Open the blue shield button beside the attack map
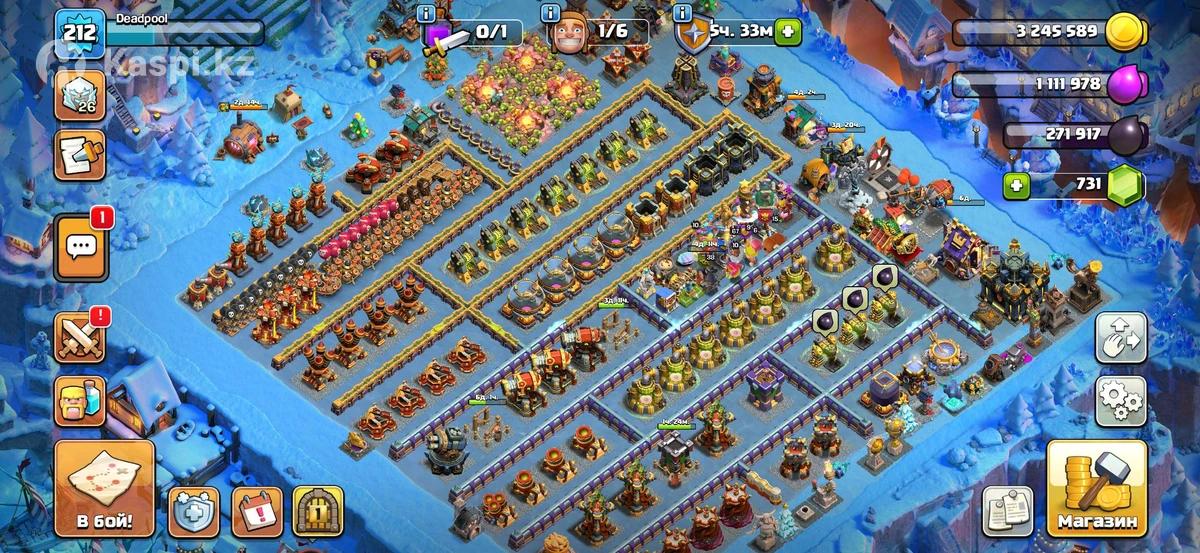Viewport: 1200px width, 553px height. [193, 512]
